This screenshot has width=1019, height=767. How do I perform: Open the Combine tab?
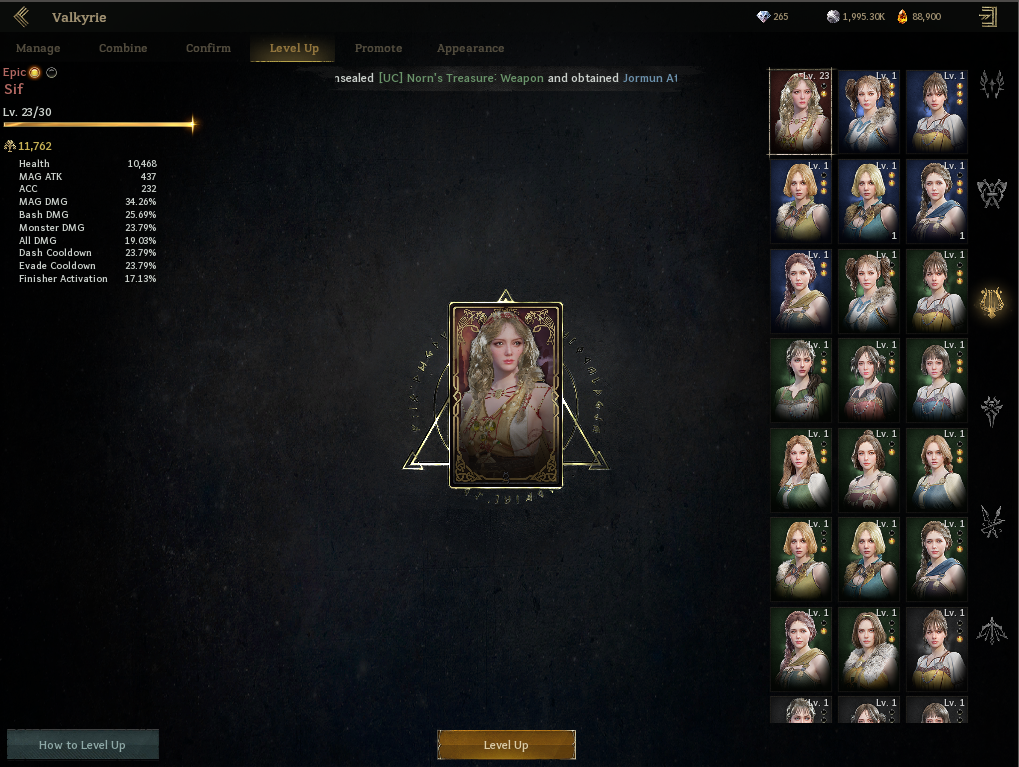(123, 48)
